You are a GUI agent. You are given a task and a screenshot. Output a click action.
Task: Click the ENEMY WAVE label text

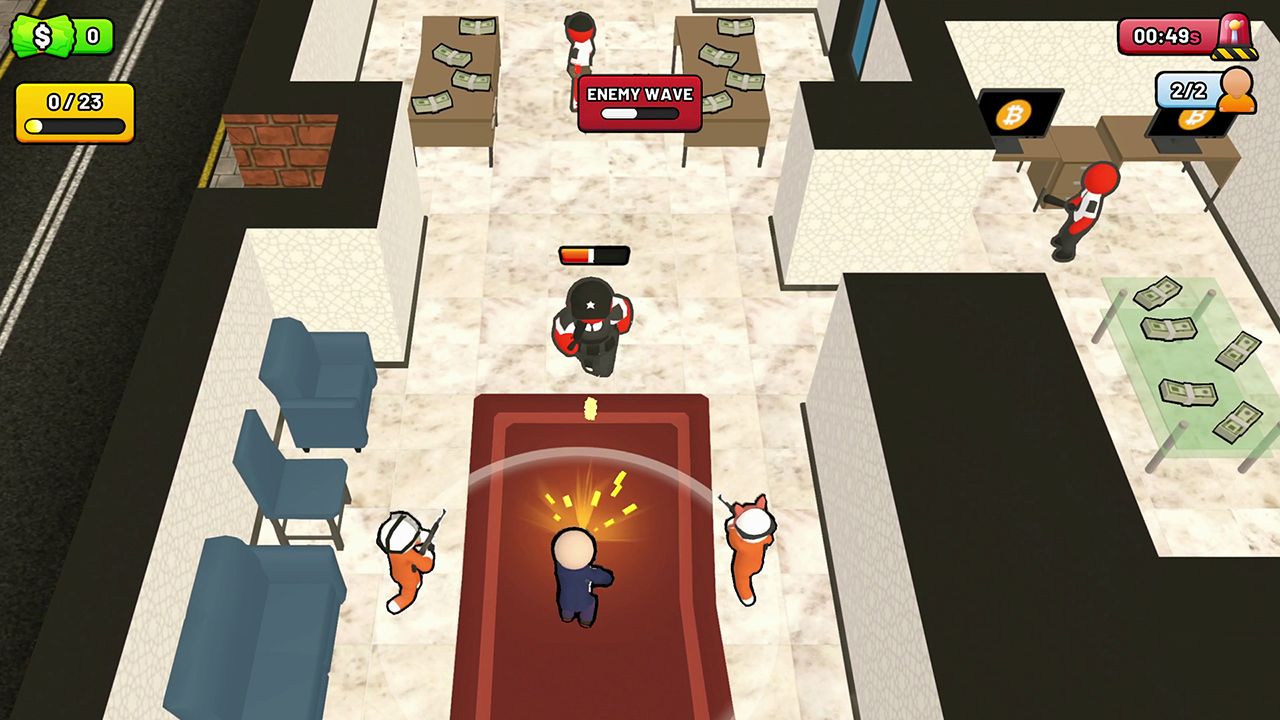pos(640,93)
